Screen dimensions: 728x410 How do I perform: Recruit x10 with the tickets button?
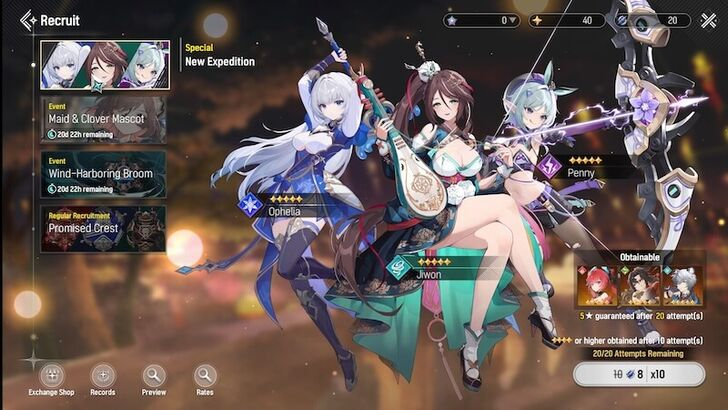click(646, 376)
